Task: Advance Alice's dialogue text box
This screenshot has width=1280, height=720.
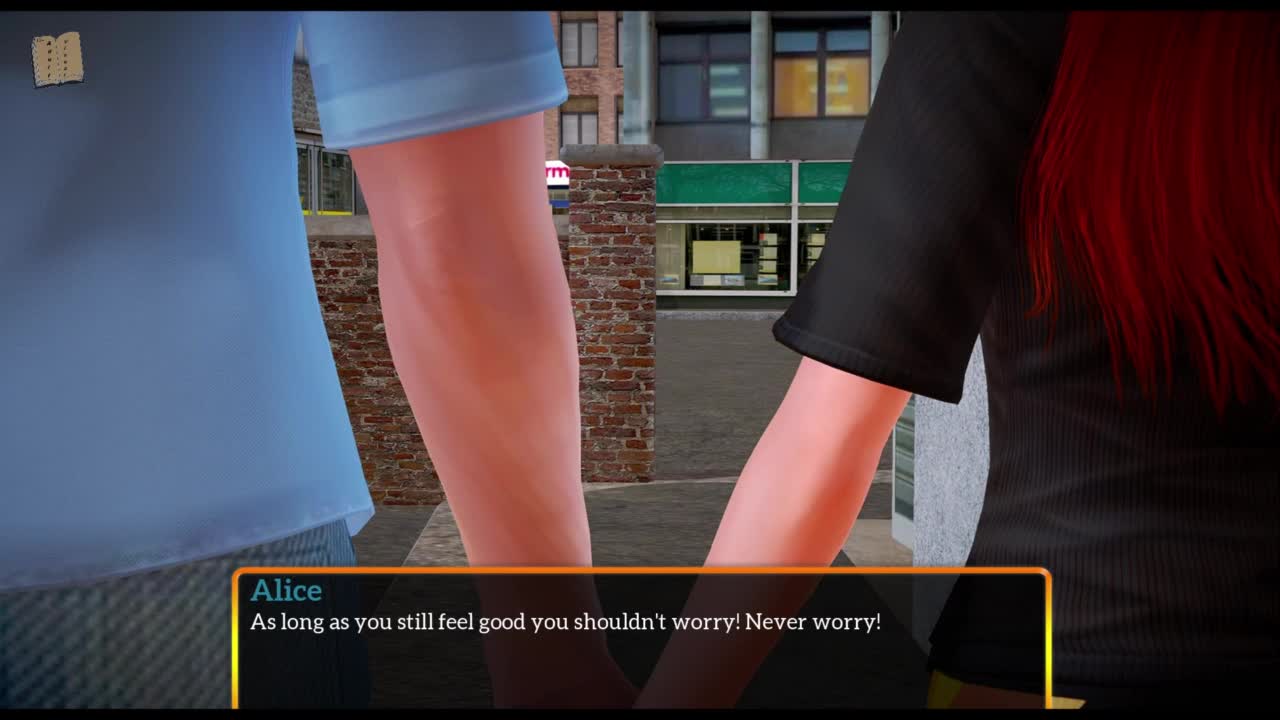Action: [x=641, y=639]
